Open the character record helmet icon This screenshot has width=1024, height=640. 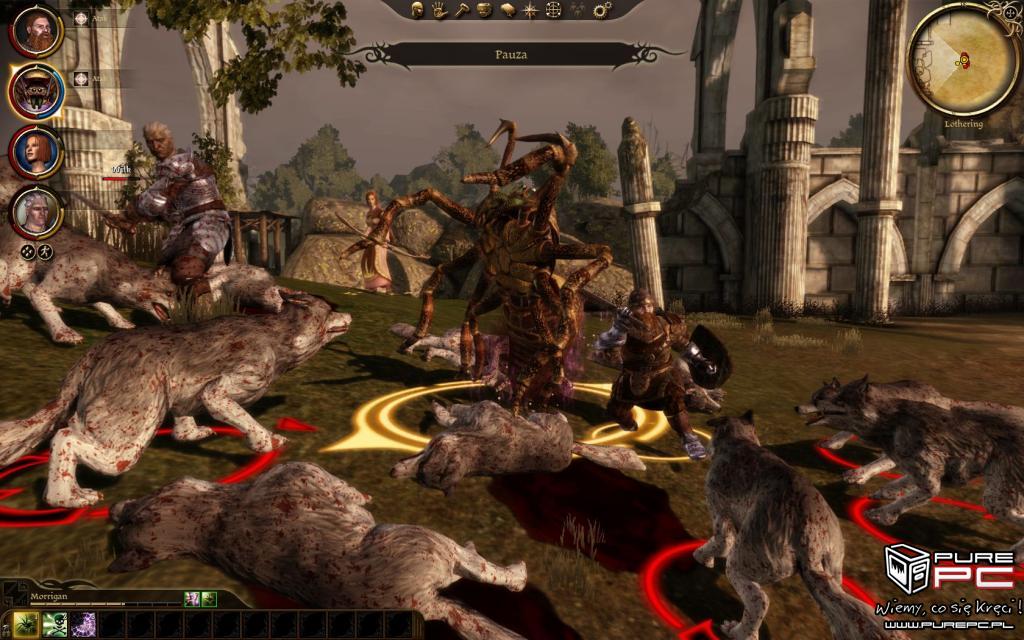pyautogui.click(x=417, y=10)
